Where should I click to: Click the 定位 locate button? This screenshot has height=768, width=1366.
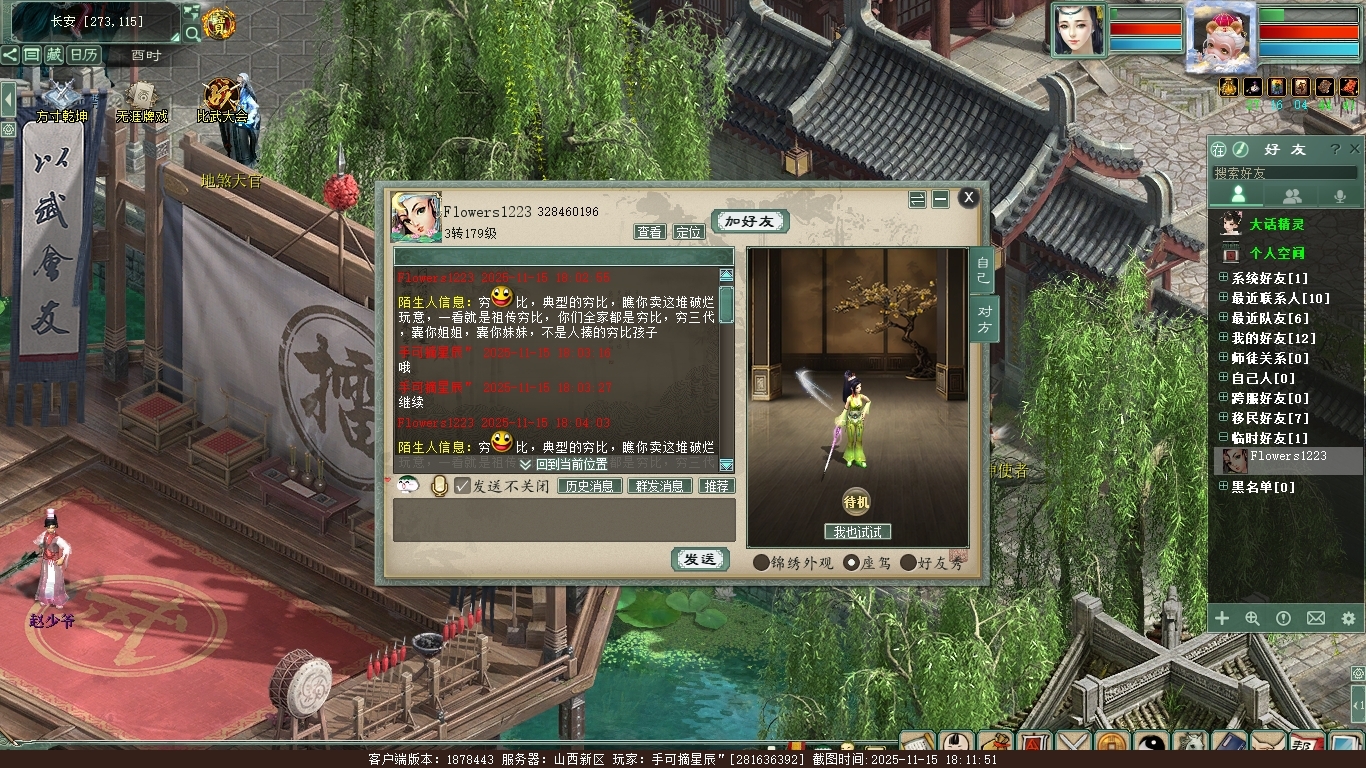(688, 232)
